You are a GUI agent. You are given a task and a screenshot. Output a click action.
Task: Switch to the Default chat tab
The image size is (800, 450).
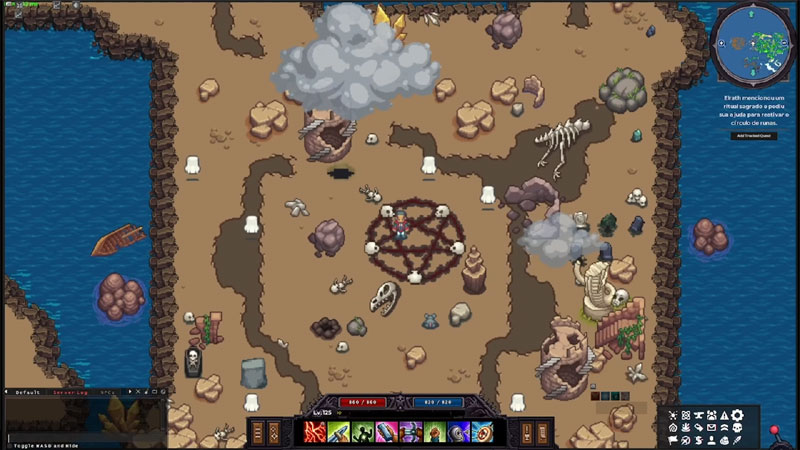[x=28, y=393]
